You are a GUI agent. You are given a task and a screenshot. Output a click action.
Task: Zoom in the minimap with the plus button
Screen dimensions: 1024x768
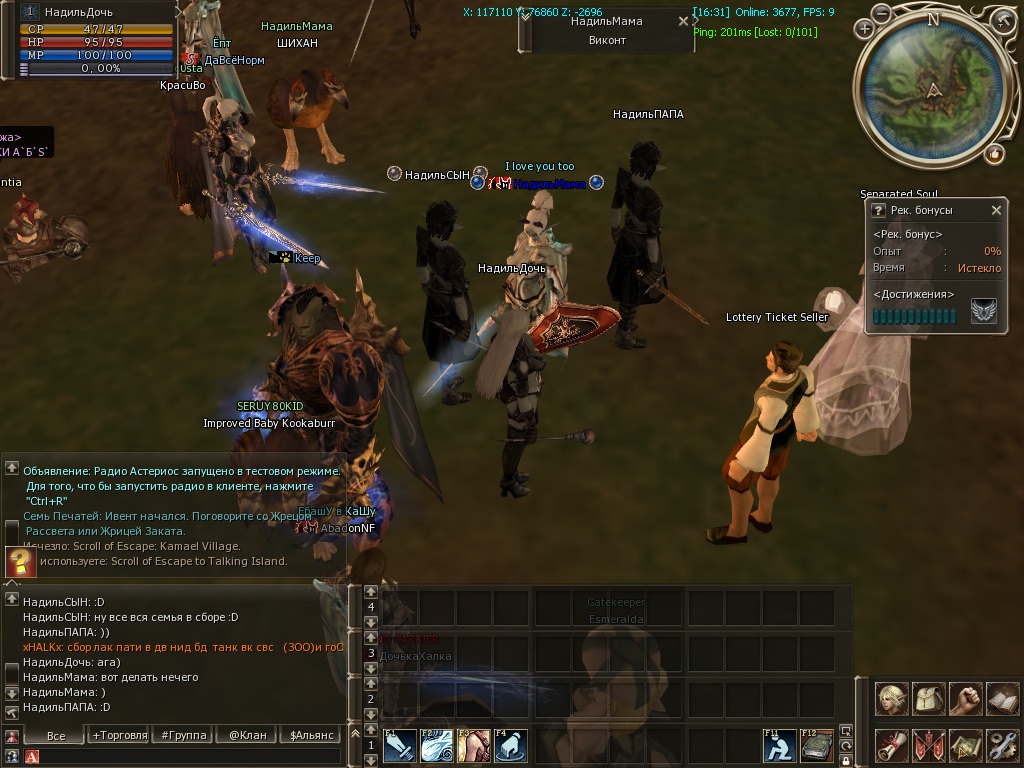pyautogui.click(x=864, y=29)
